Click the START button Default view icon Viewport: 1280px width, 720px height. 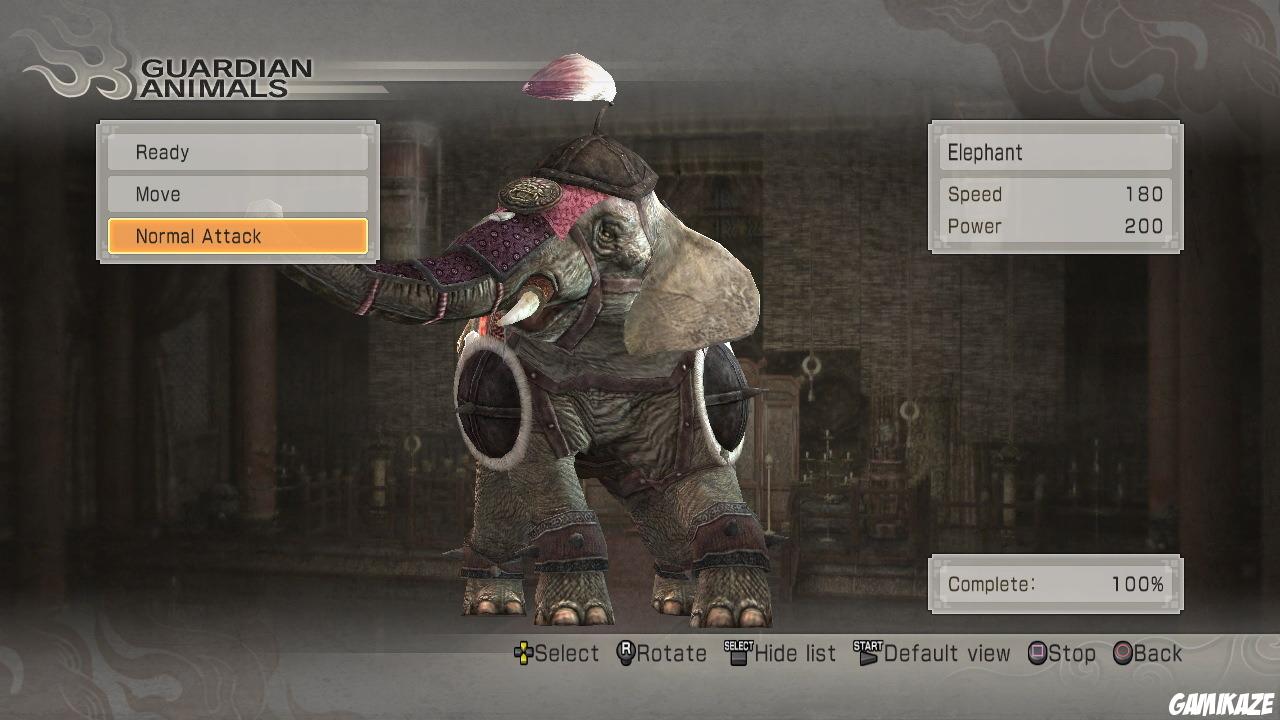point(868,653)
